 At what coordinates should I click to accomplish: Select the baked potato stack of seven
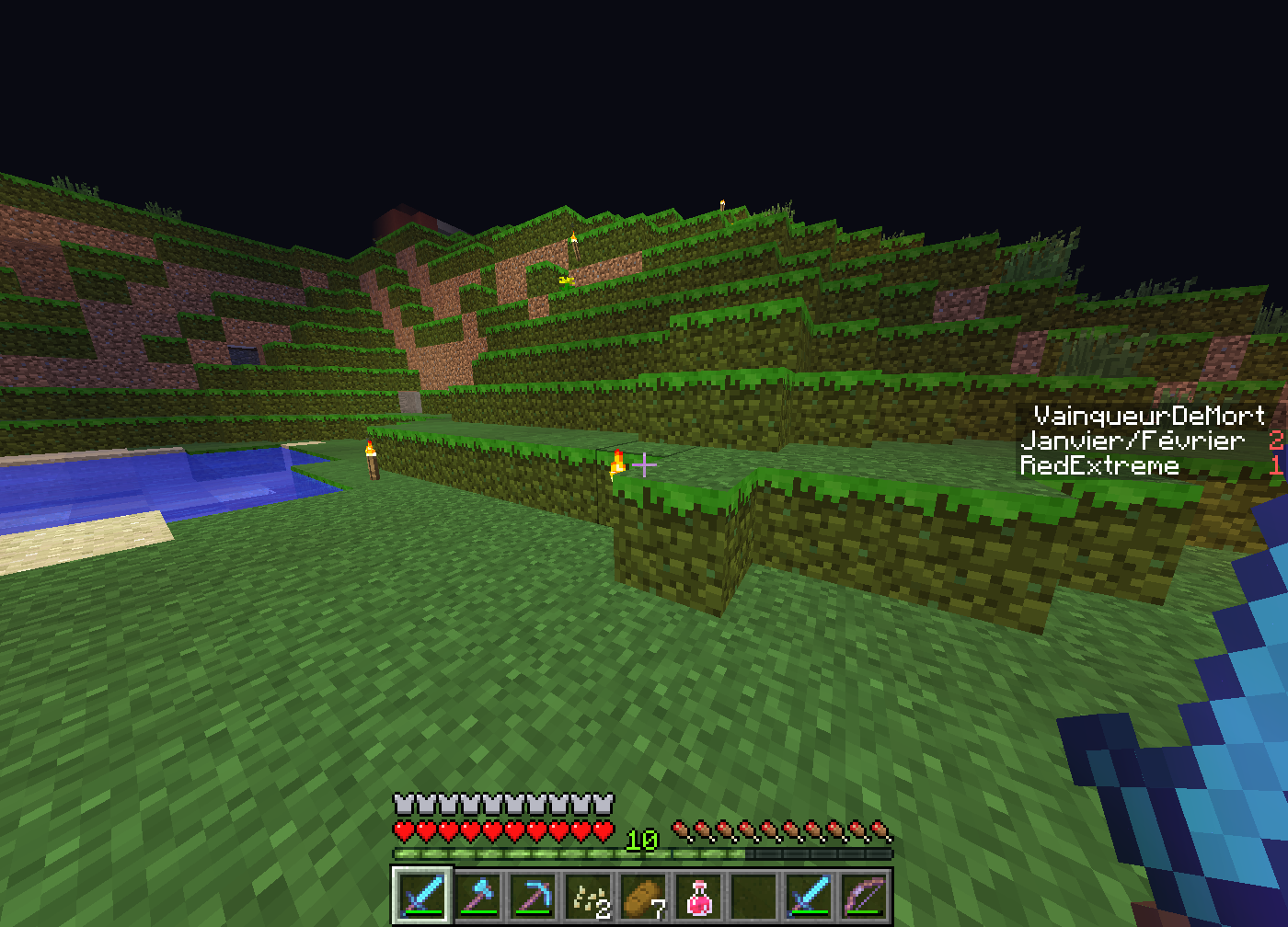click(644, 896)
